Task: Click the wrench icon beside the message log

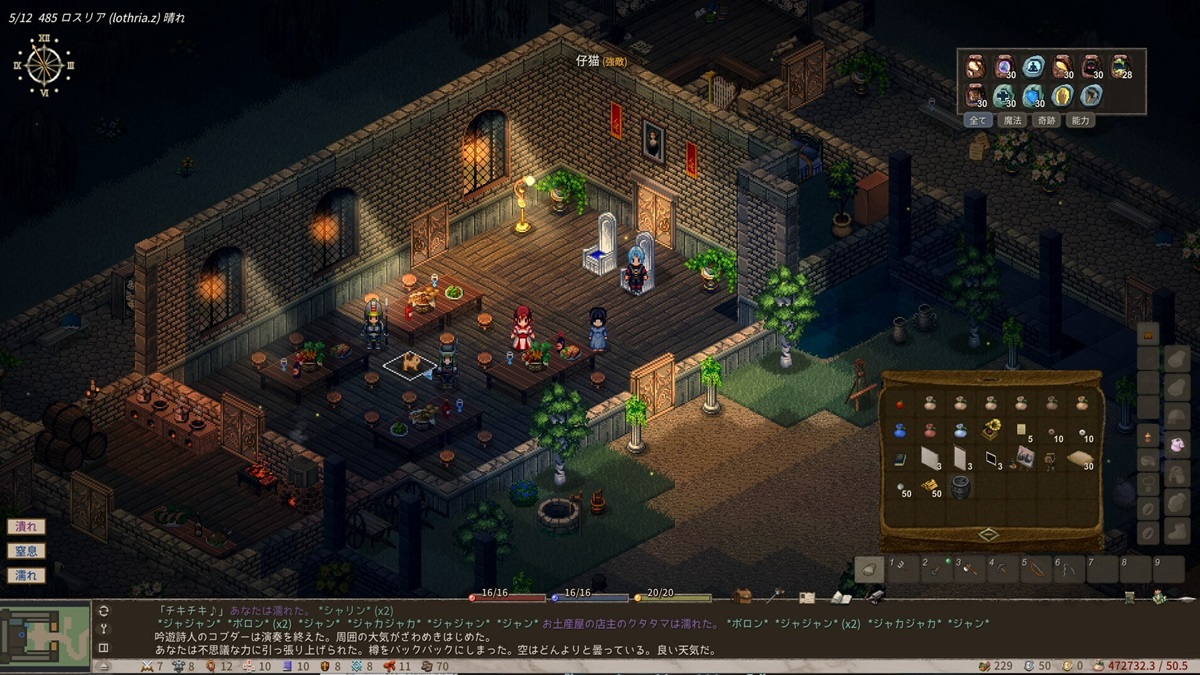Action: (x=103, y=629)
